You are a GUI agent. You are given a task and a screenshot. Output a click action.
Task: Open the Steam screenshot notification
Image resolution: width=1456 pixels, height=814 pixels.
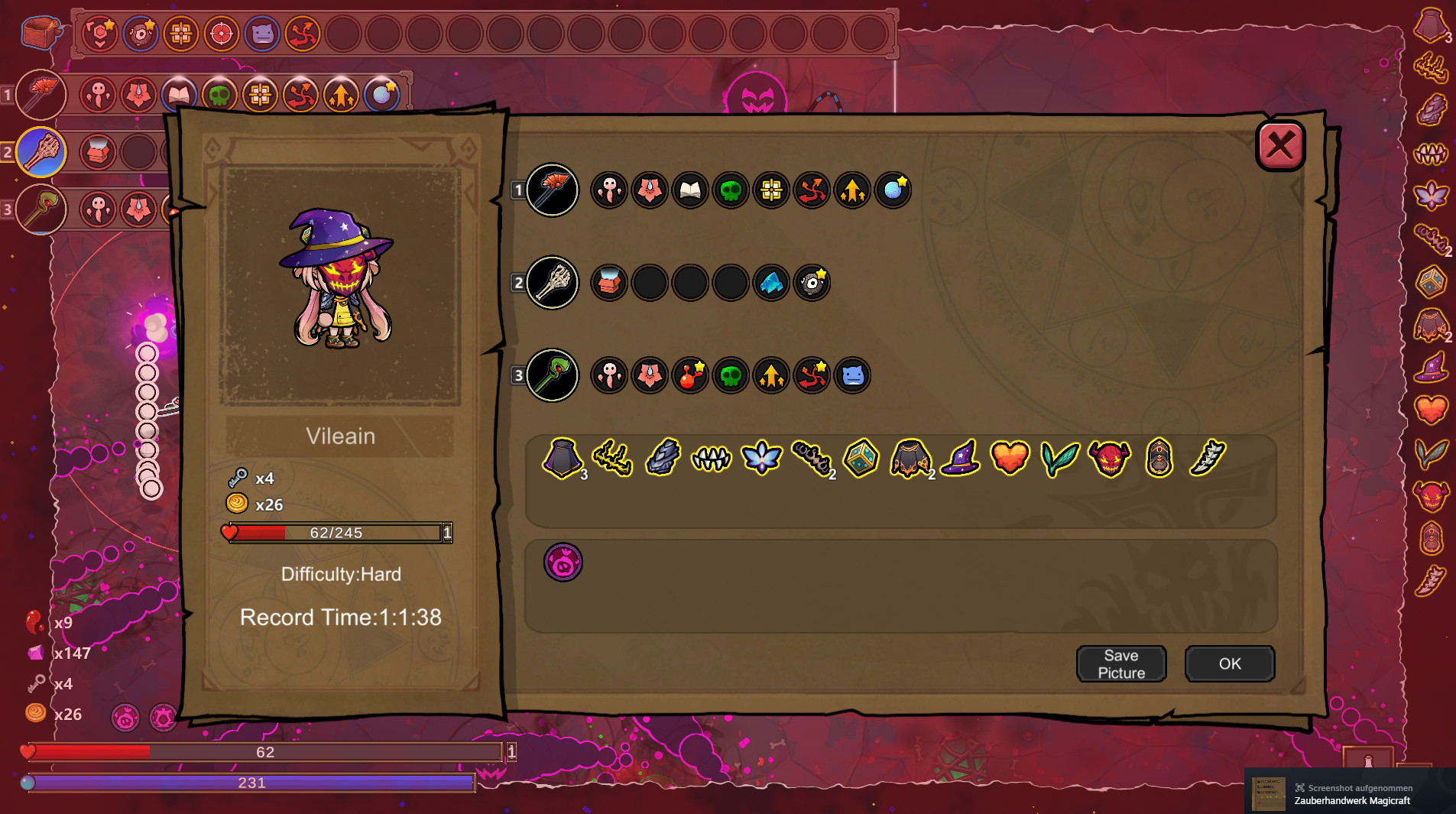(1350, 793)
